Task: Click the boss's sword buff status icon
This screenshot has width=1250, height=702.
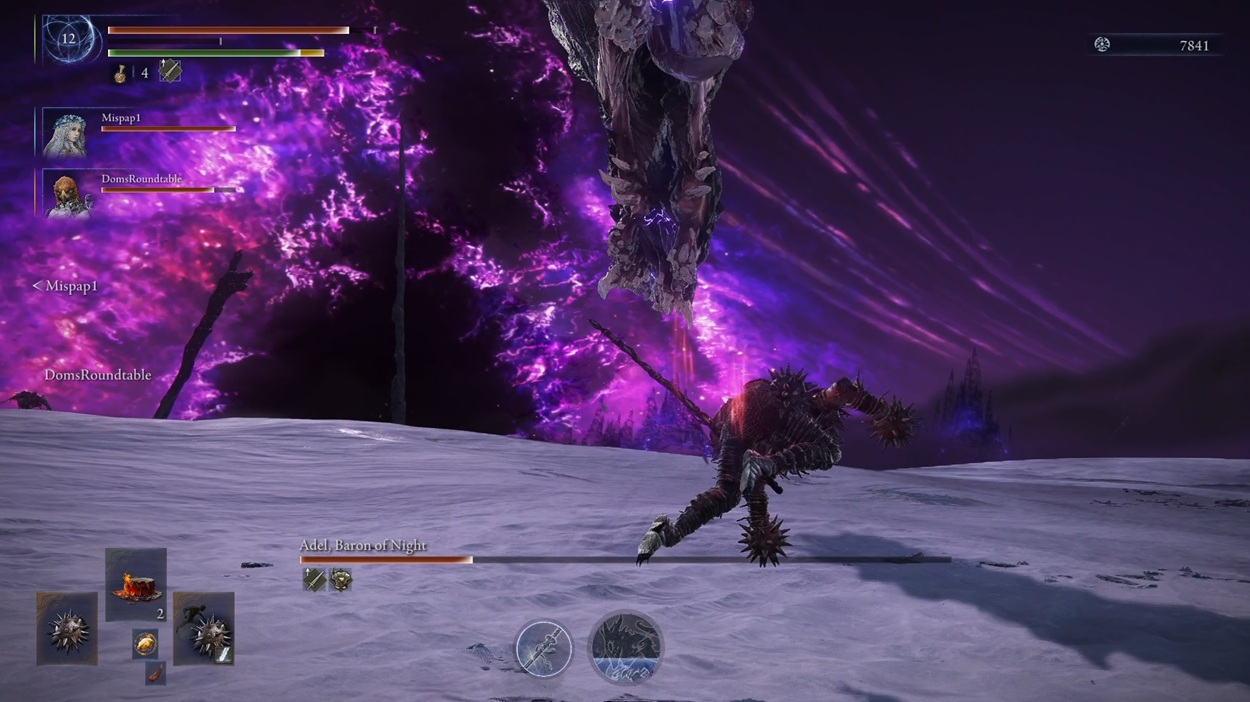Action: [314, 579]
